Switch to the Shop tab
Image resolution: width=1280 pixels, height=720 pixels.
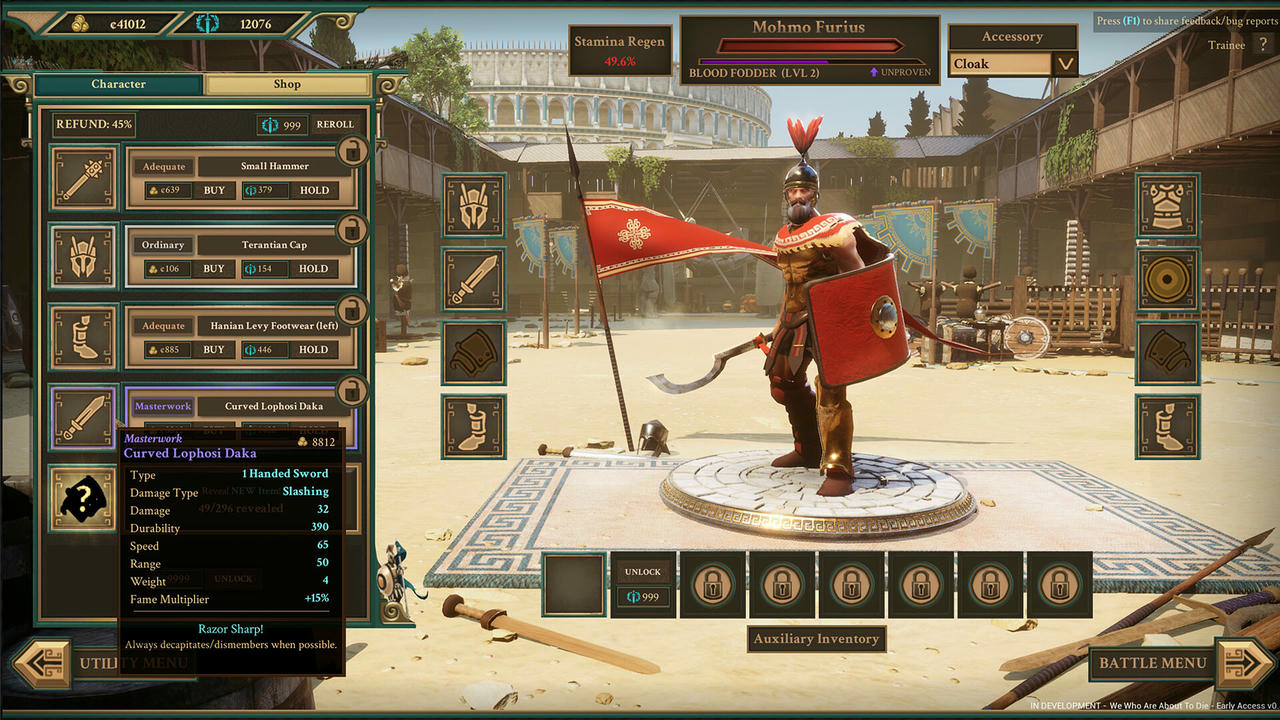287,84
